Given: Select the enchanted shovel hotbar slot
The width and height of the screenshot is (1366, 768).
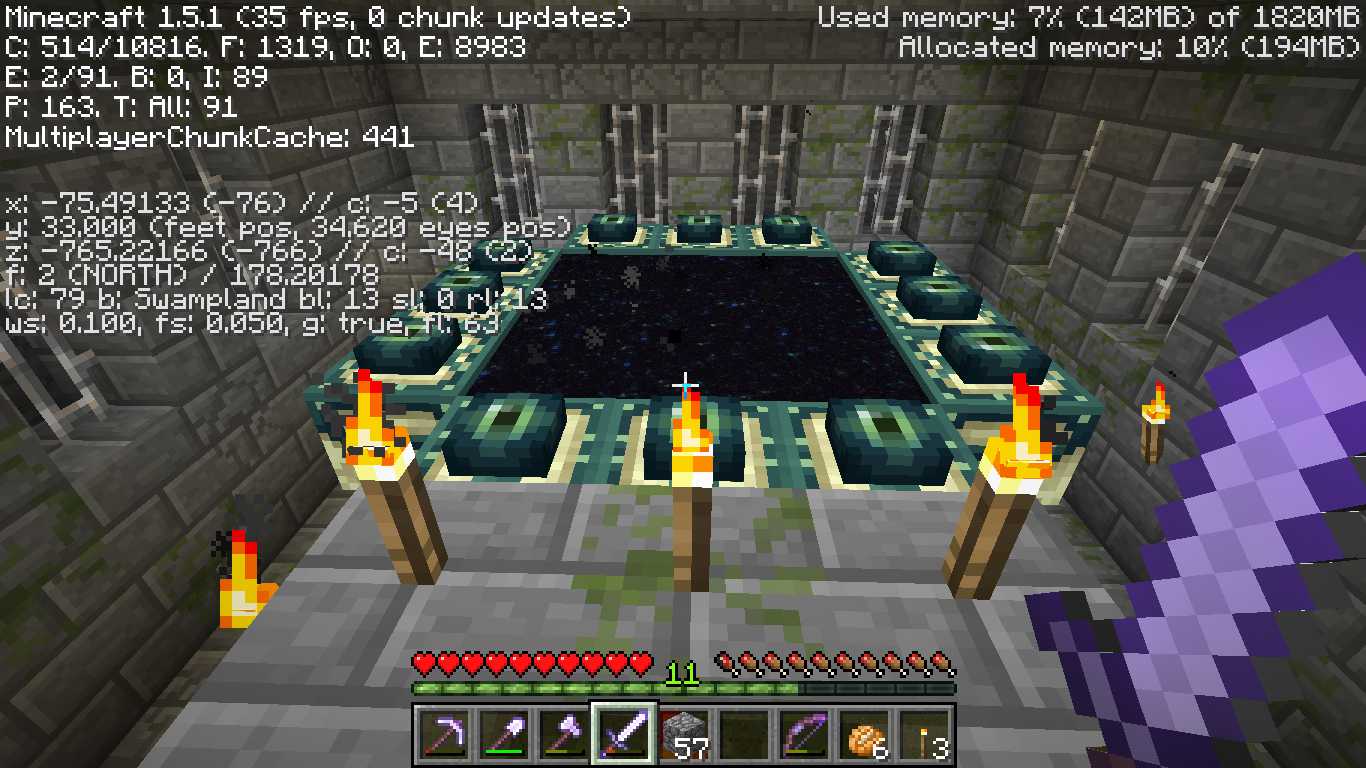Looking at the screenshot, I should point(503,736).
